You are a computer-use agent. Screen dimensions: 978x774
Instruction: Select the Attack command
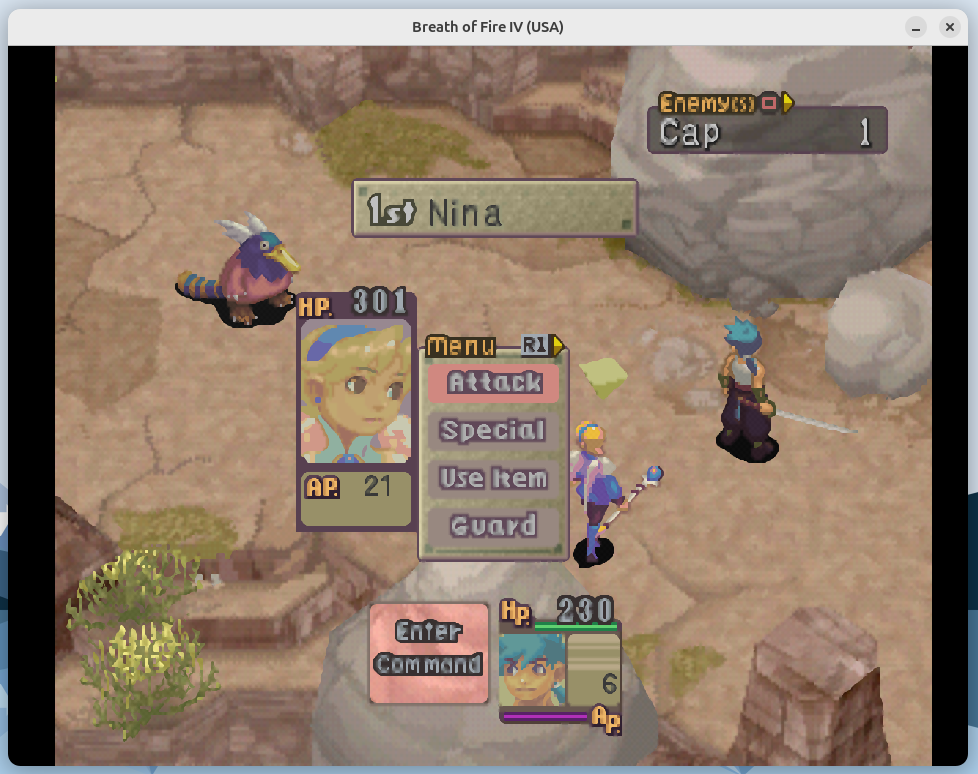click(494, 383)
